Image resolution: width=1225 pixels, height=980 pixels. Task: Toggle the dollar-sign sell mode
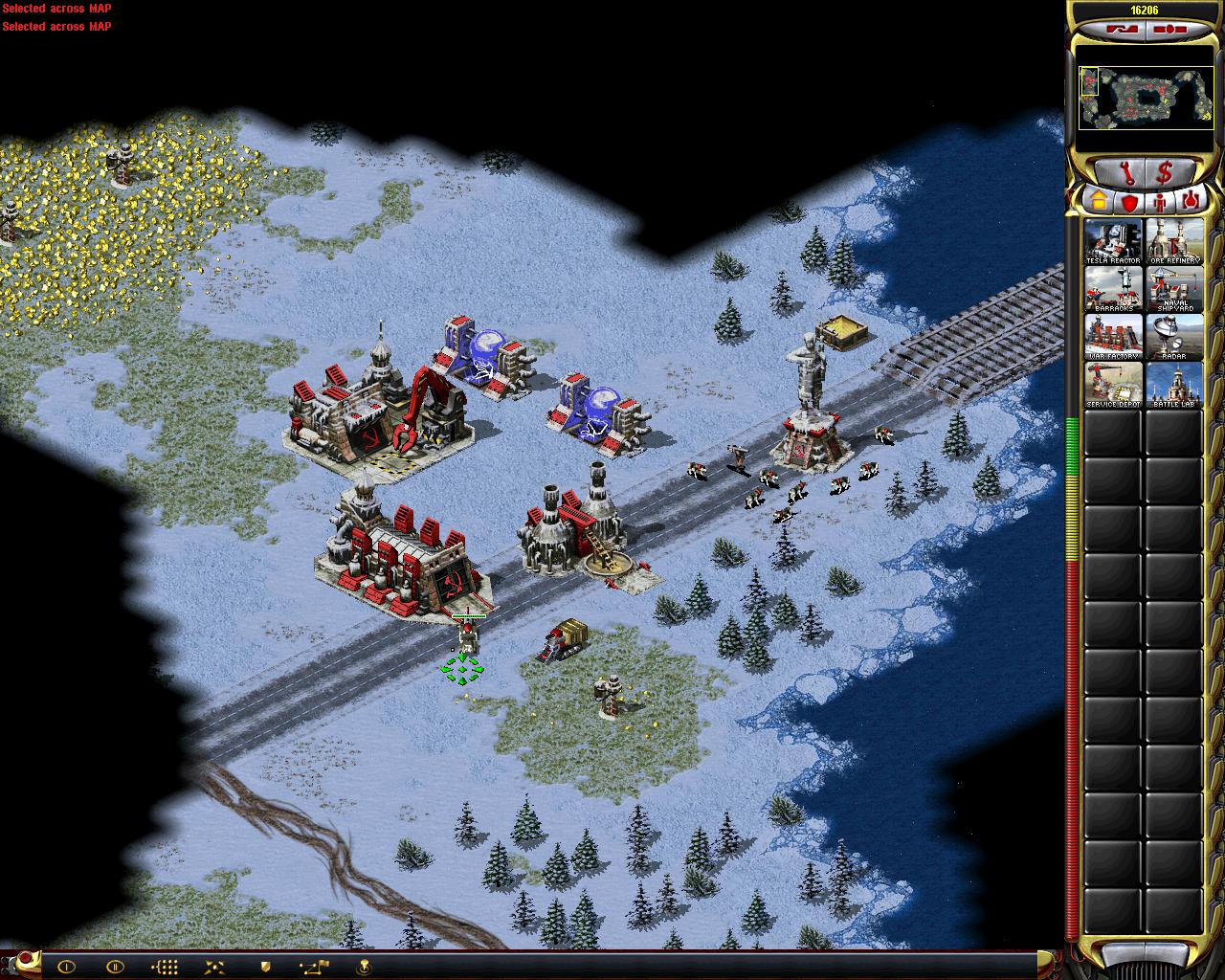click(1165, 173)
